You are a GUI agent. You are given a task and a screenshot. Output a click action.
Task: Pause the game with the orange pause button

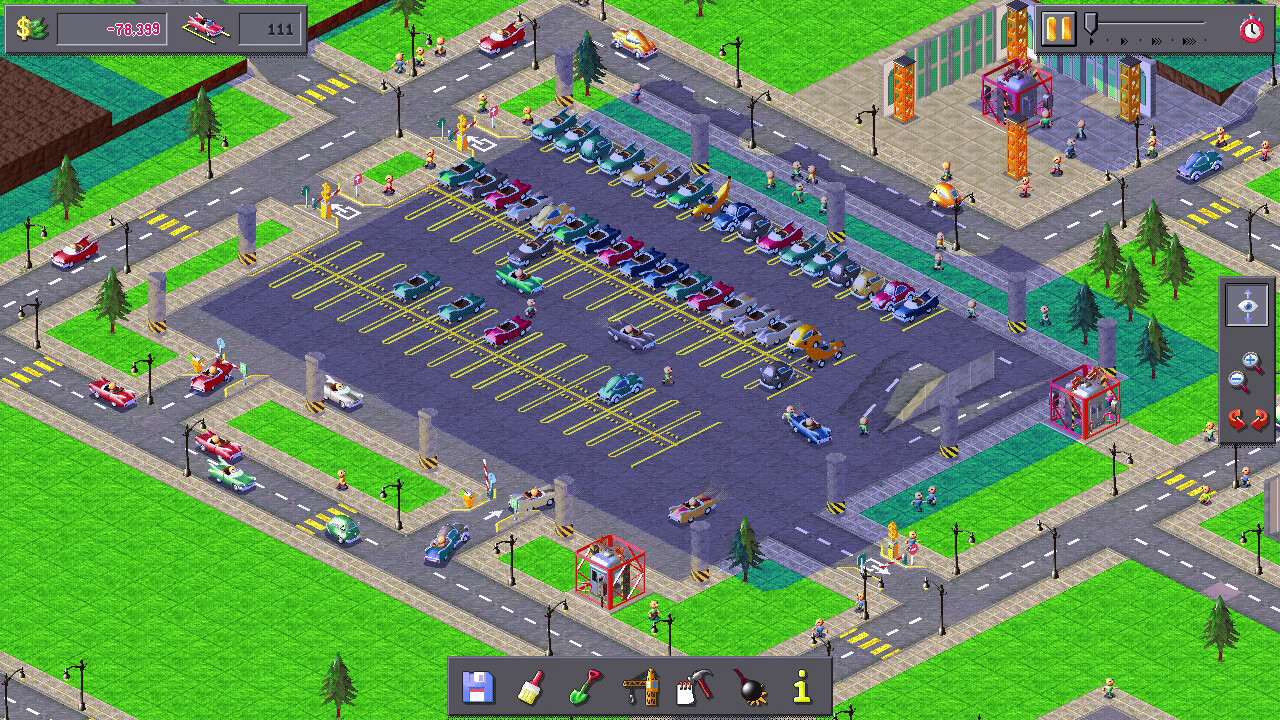tap(1056, 28)
